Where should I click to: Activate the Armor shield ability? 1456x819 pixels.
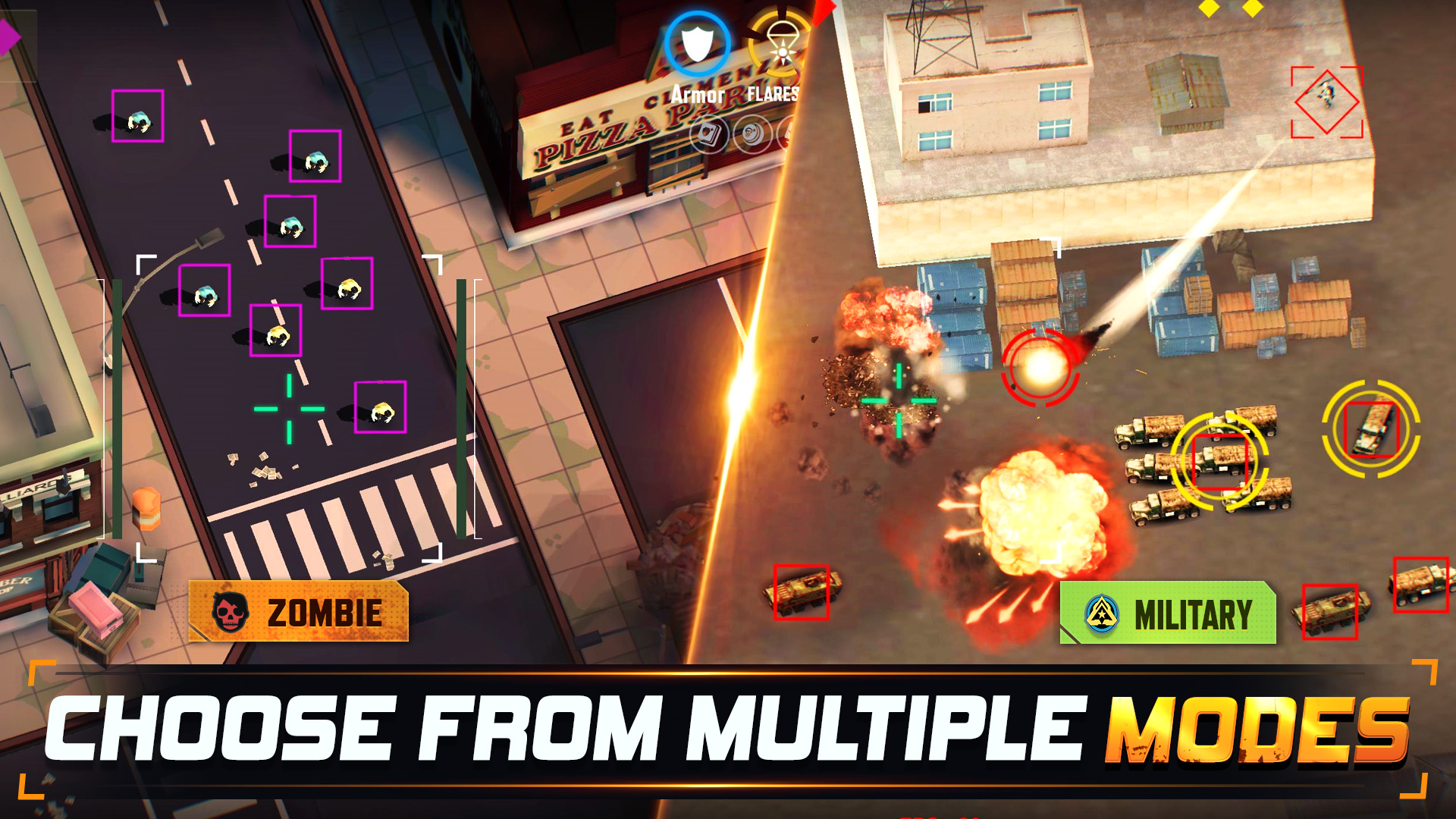[698, 44]
